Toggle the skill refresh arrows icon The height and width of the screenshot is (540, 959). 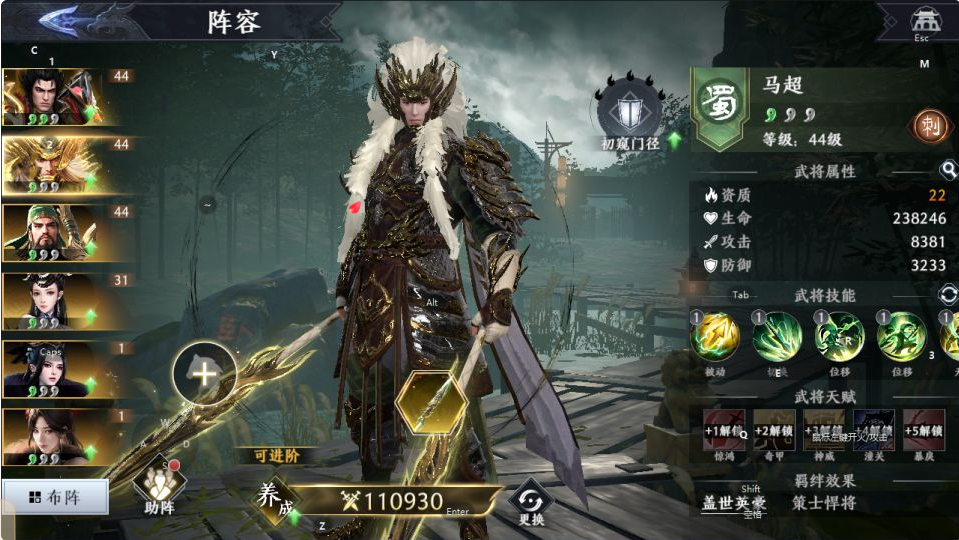[x=947, y=295]
